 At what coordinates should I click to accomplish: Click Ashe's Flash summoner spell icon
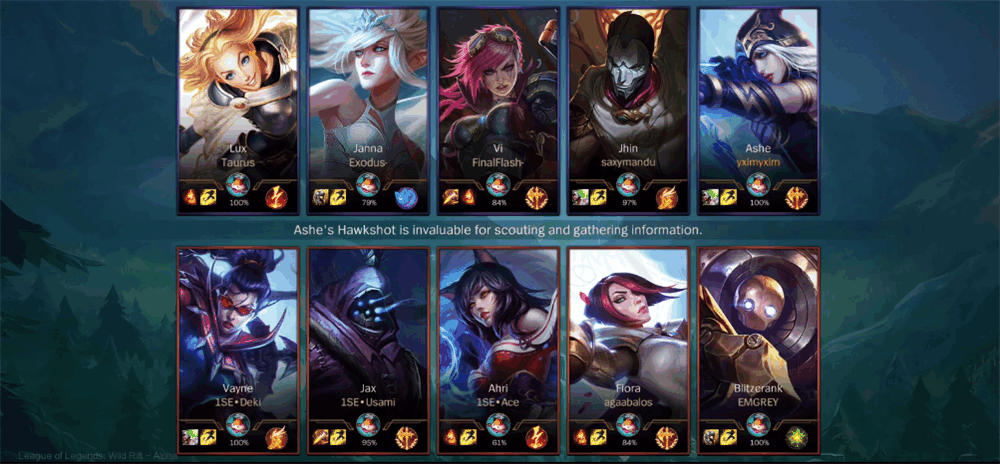click(x=727, y=197)
